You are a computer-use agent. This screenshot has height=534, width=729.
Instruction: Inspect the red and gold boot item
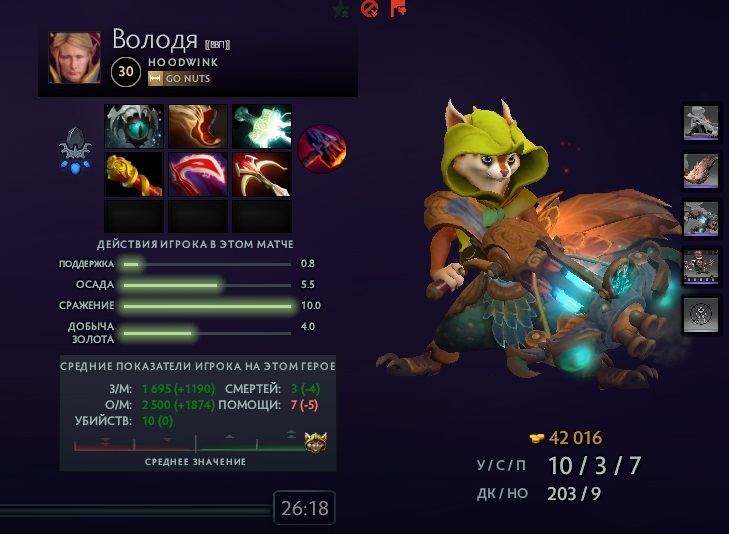click(198, 127)
